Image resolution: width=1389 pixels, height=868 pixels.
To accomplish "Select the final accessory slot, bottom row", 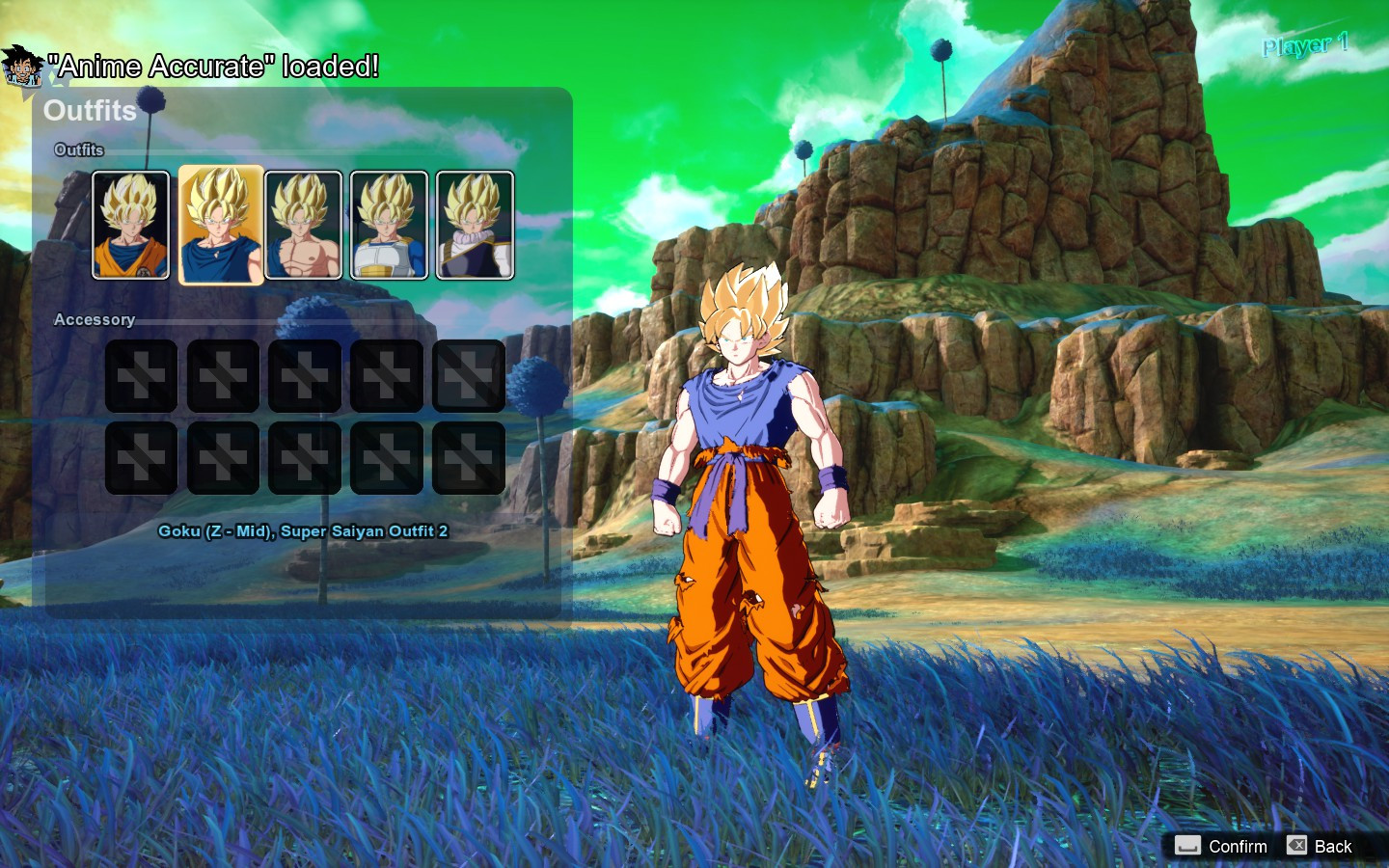I will point(469,457).
